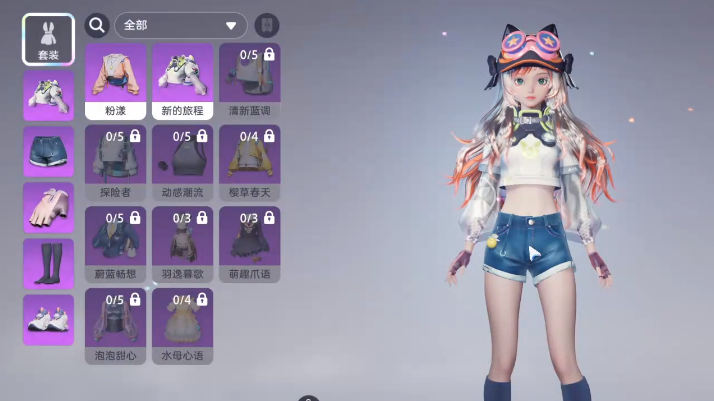Switch to the knee socks category

48,263
